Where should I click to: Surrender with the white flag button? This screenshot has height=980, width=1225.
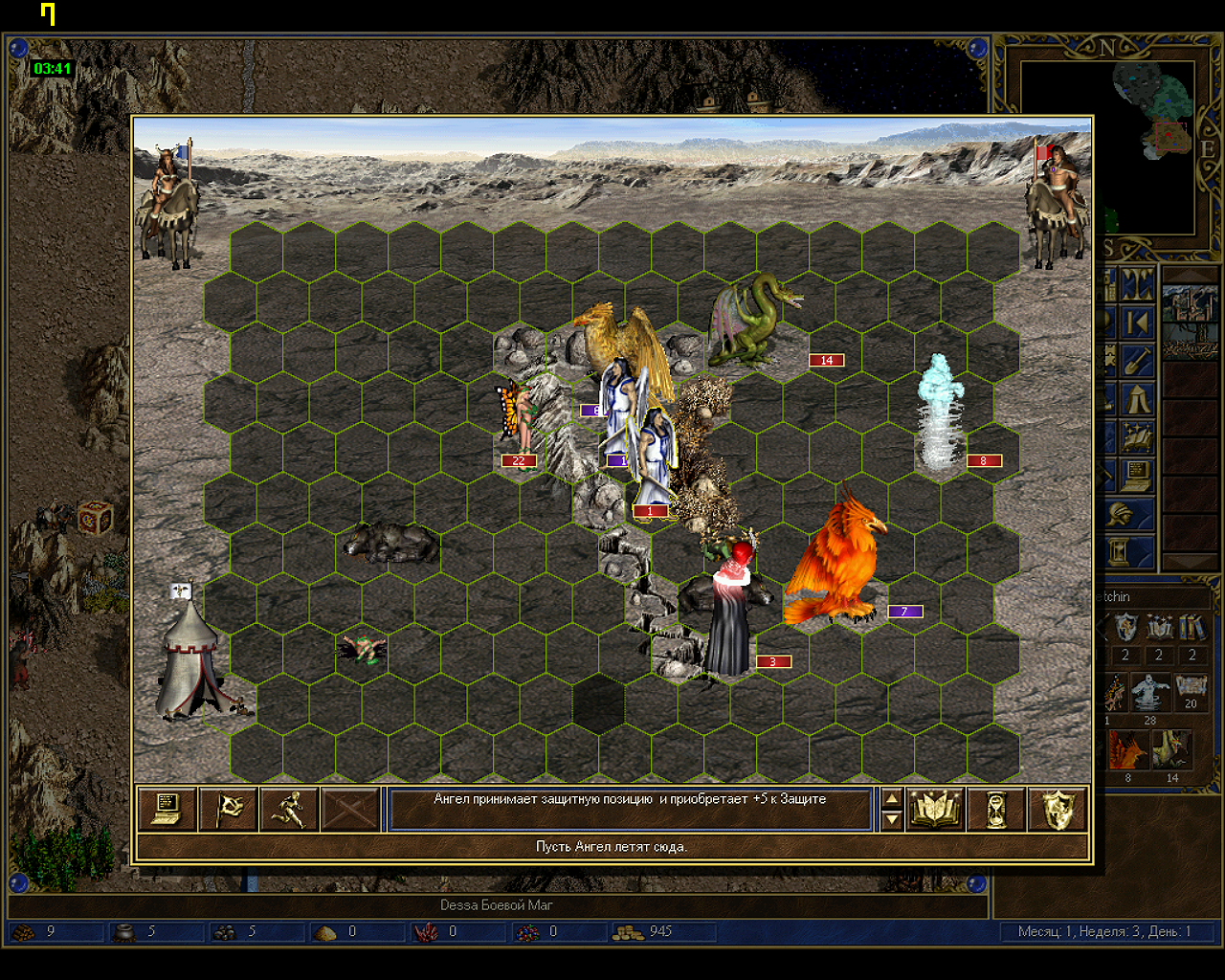point(229,810)
